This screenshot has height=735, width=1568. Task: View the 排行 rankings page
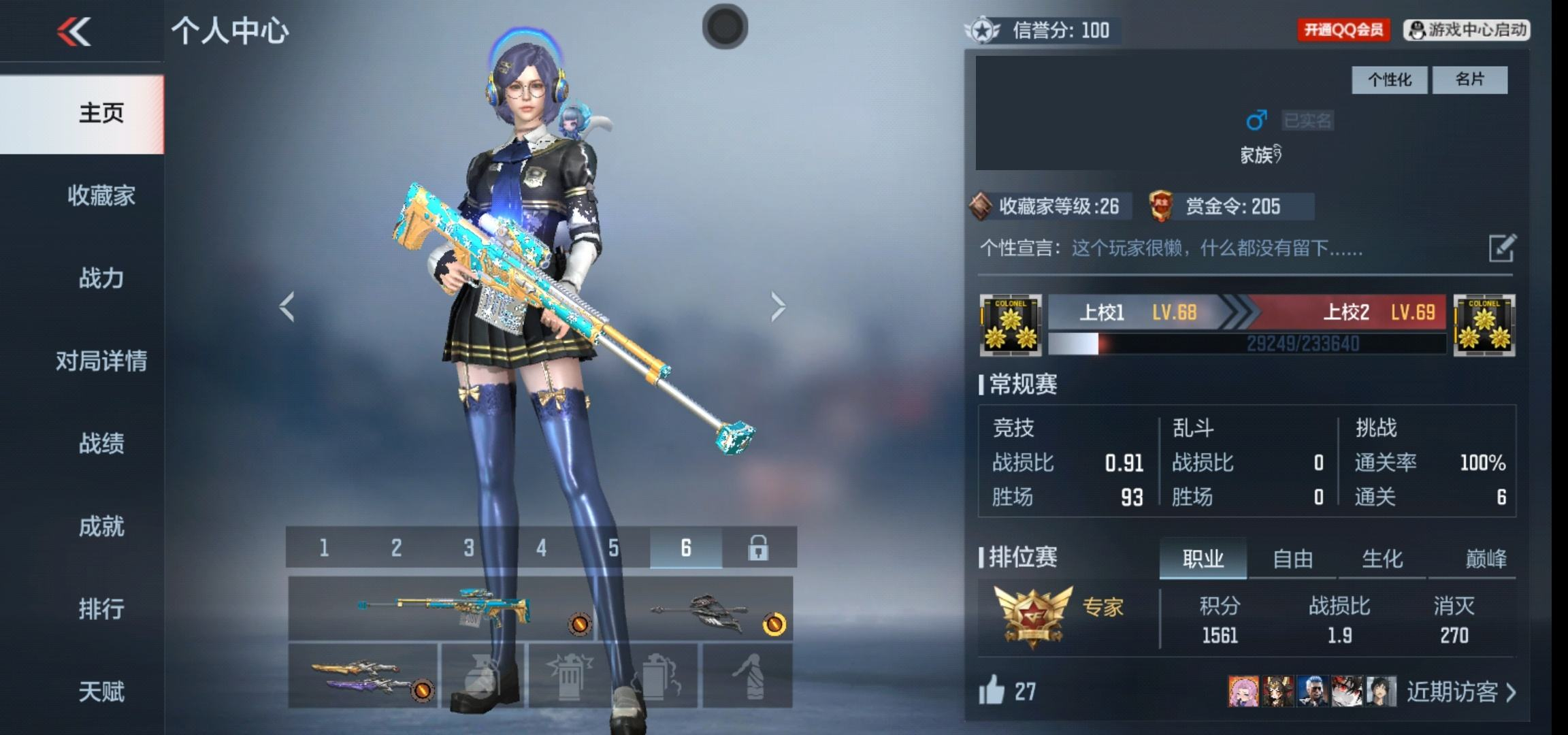[101, 608]
